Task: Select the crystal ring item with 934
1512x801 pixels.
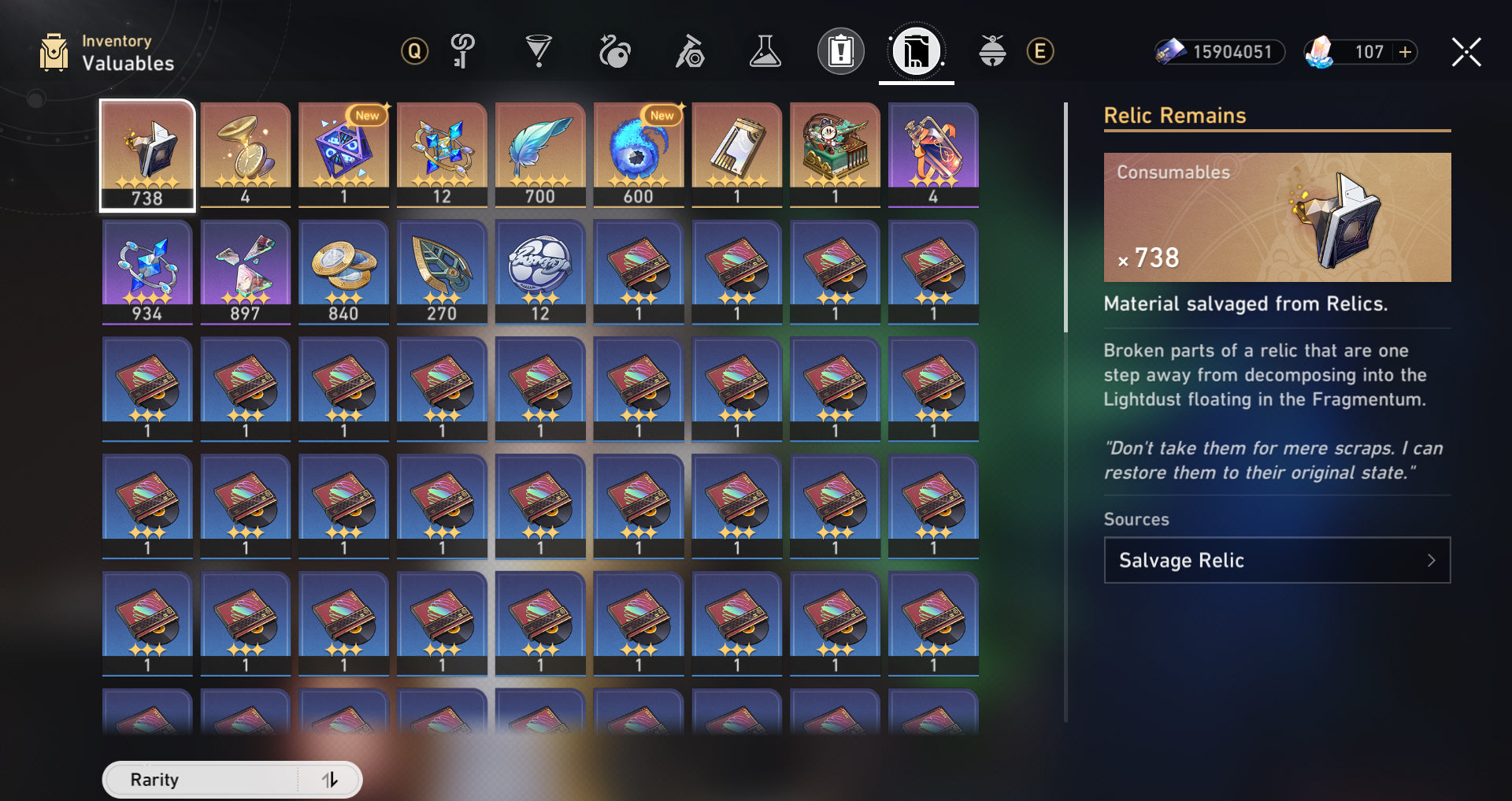Action: (147, 272)
